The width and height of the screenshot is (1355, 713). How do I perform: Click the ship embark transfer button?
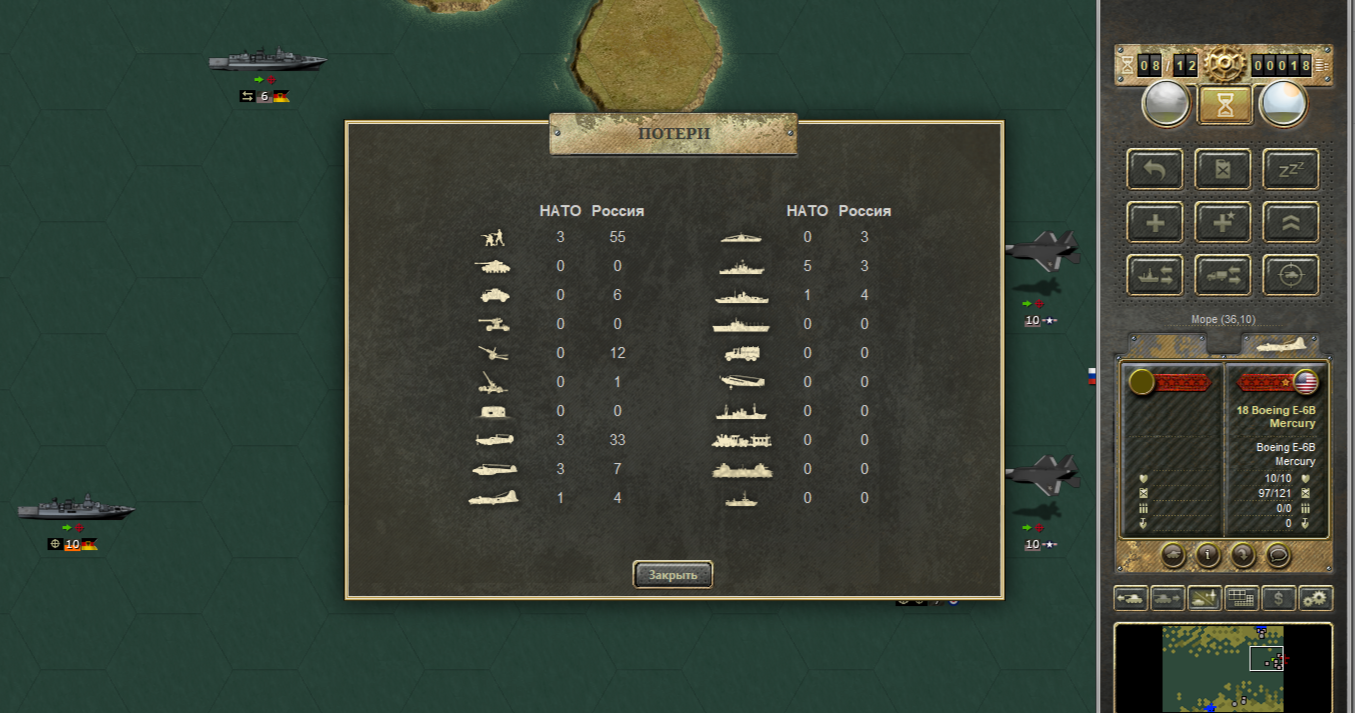(x=1155, y=275)
